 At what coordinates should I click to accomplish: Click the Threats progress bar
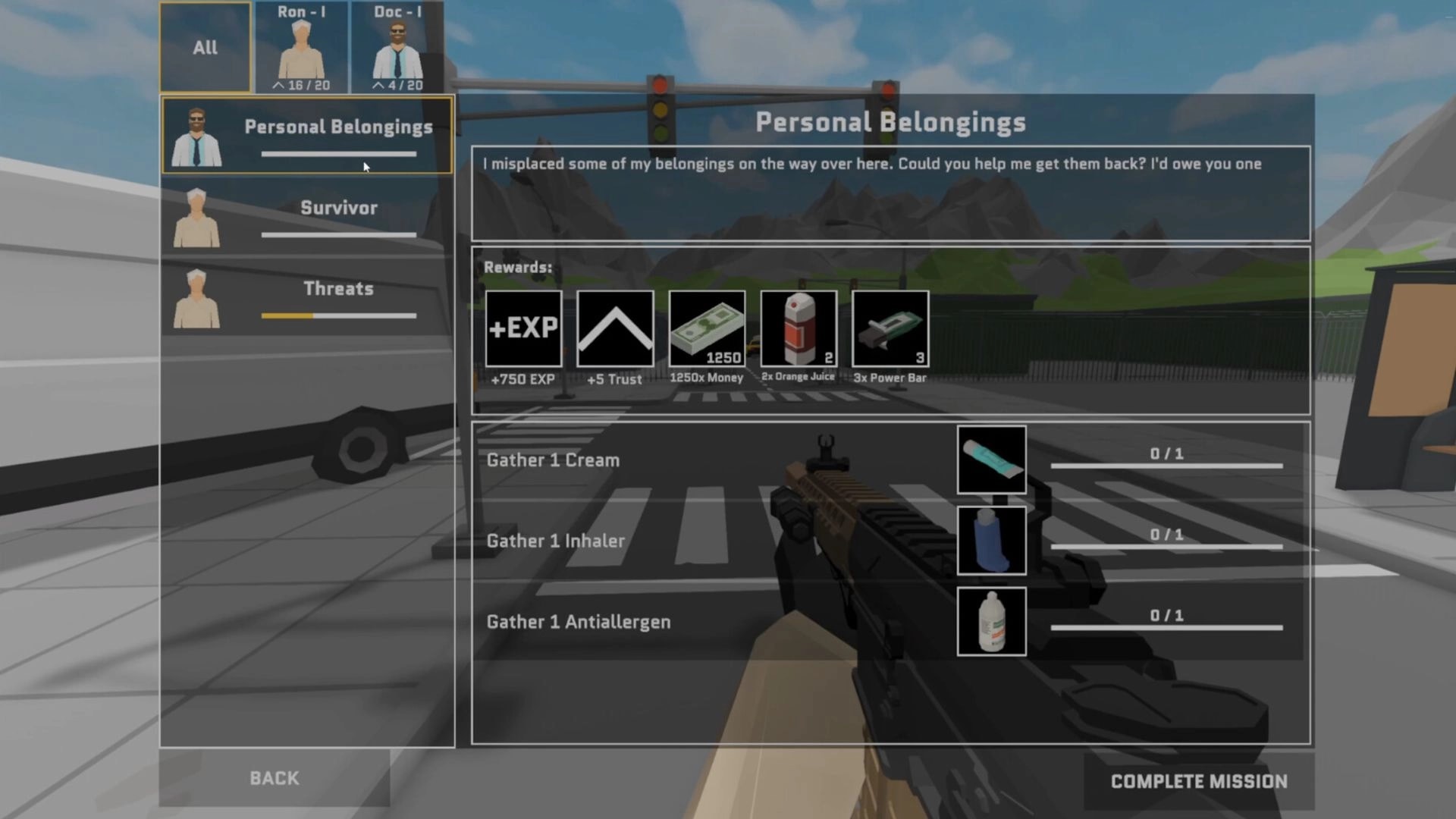pyautogui.click(x=338, y=316)
